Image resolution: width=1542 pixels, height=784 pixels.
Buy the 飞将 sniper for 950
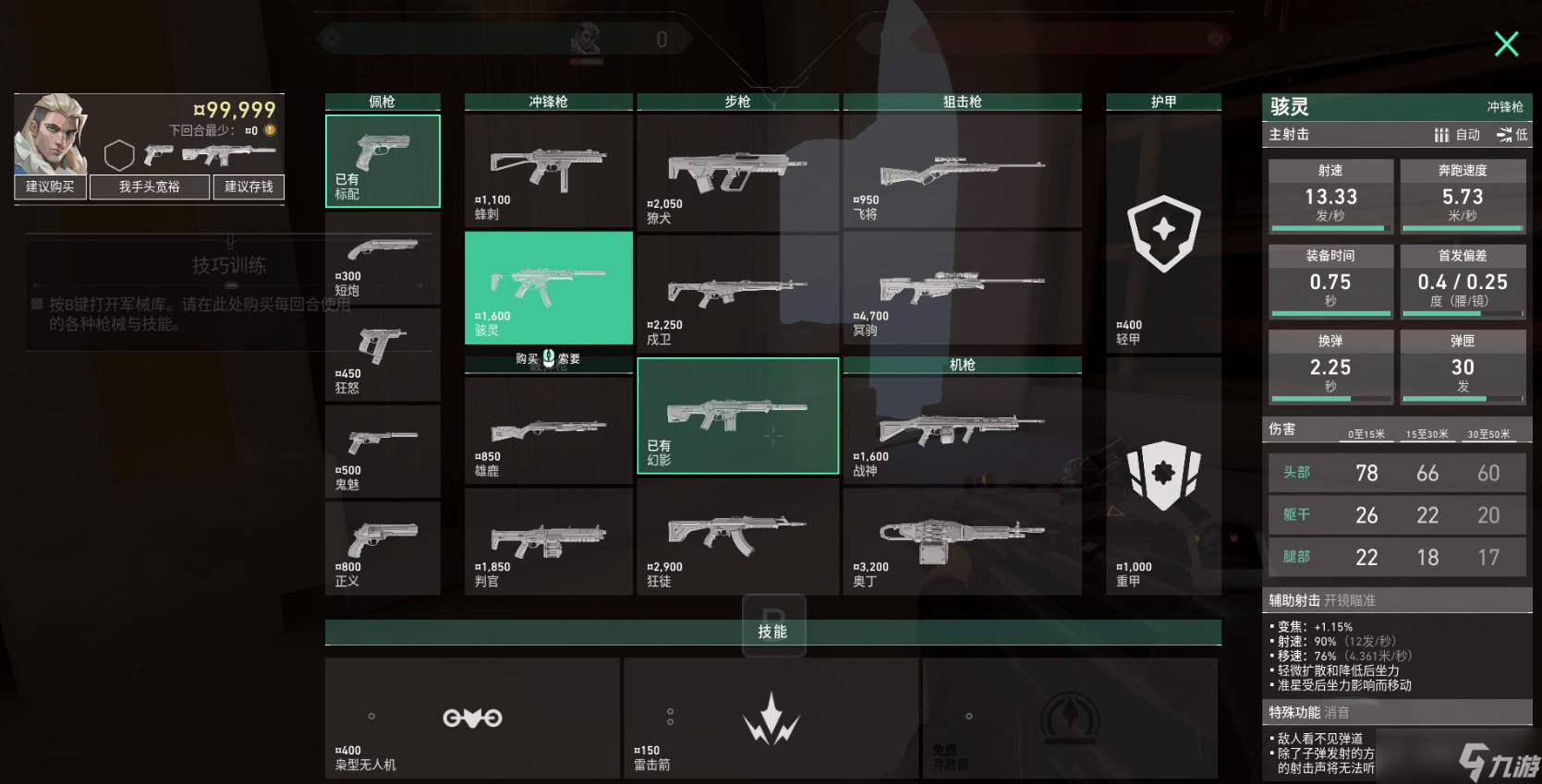[962, 171]
